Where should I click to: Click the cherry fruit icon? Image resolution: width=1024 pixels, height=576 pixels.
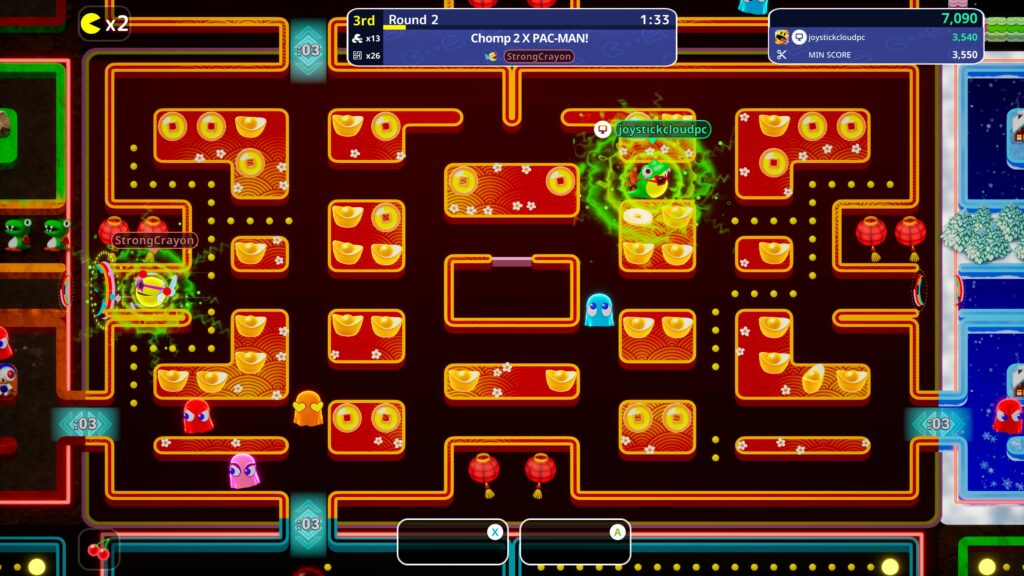point(99,549)
